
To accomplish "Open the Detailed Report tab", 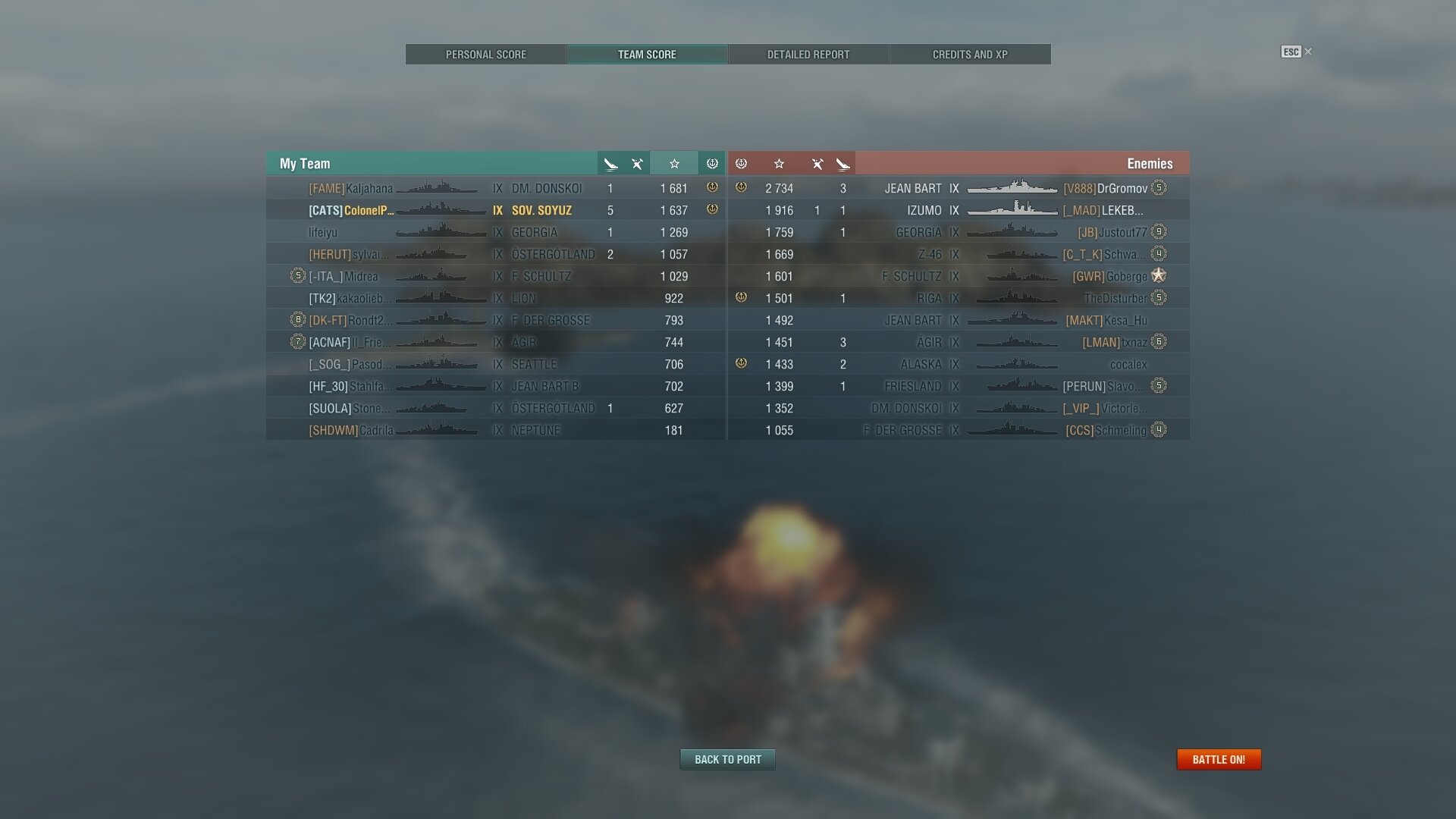I will coord(808,55).
